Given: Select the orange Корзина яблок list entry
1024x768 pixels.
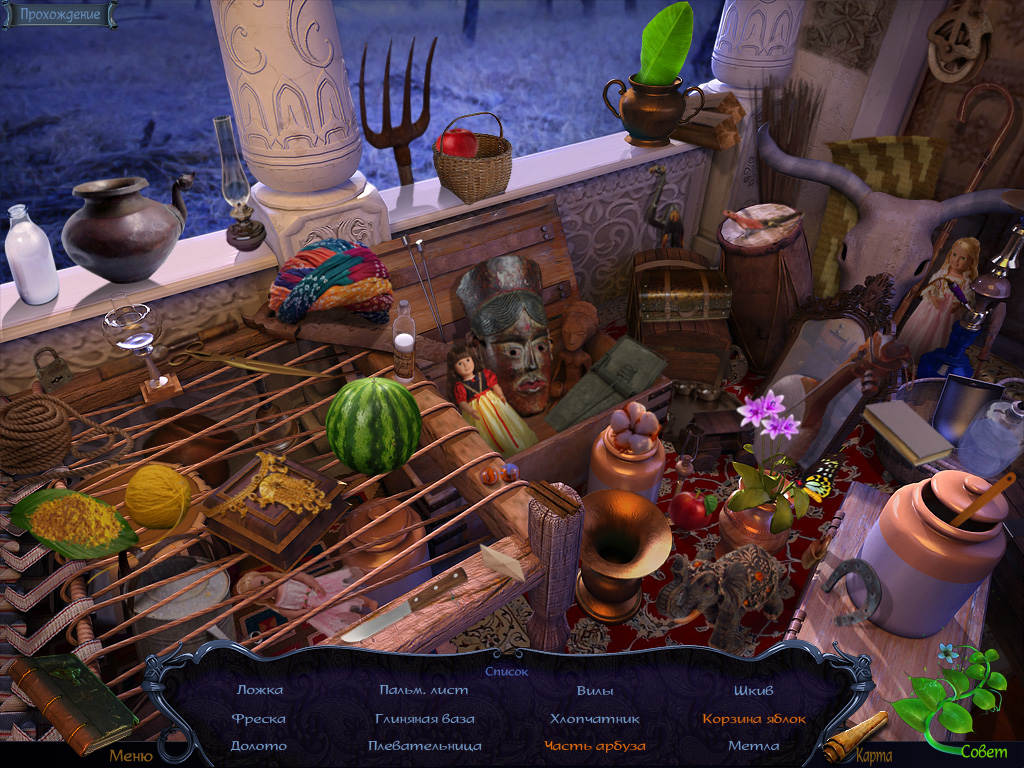Looking at the screenshot, I should 753,718.
